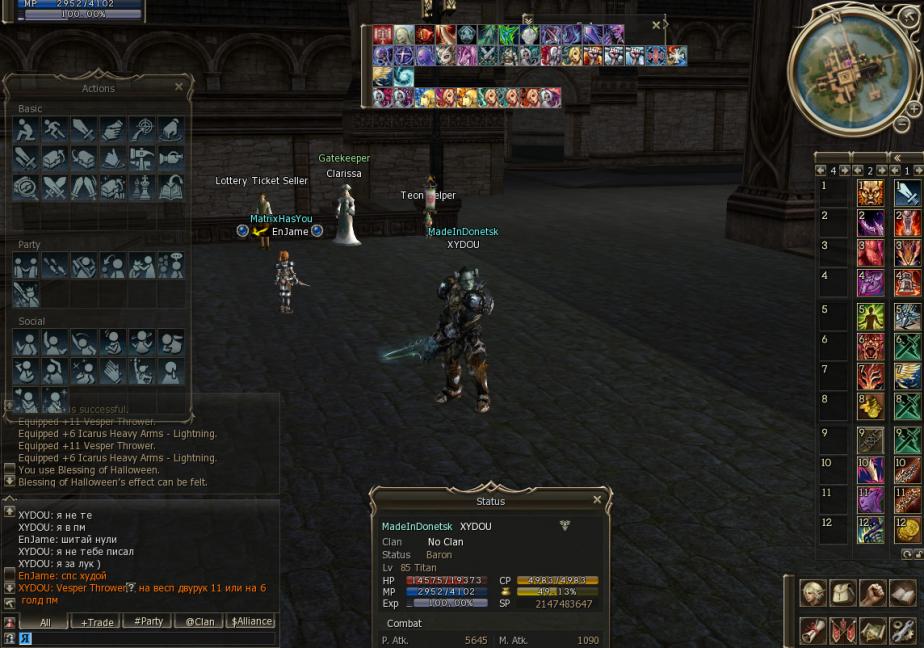This screenshot has height=648, width=924.
Task: Open the #Party chat tab
Action: [148, 622]
